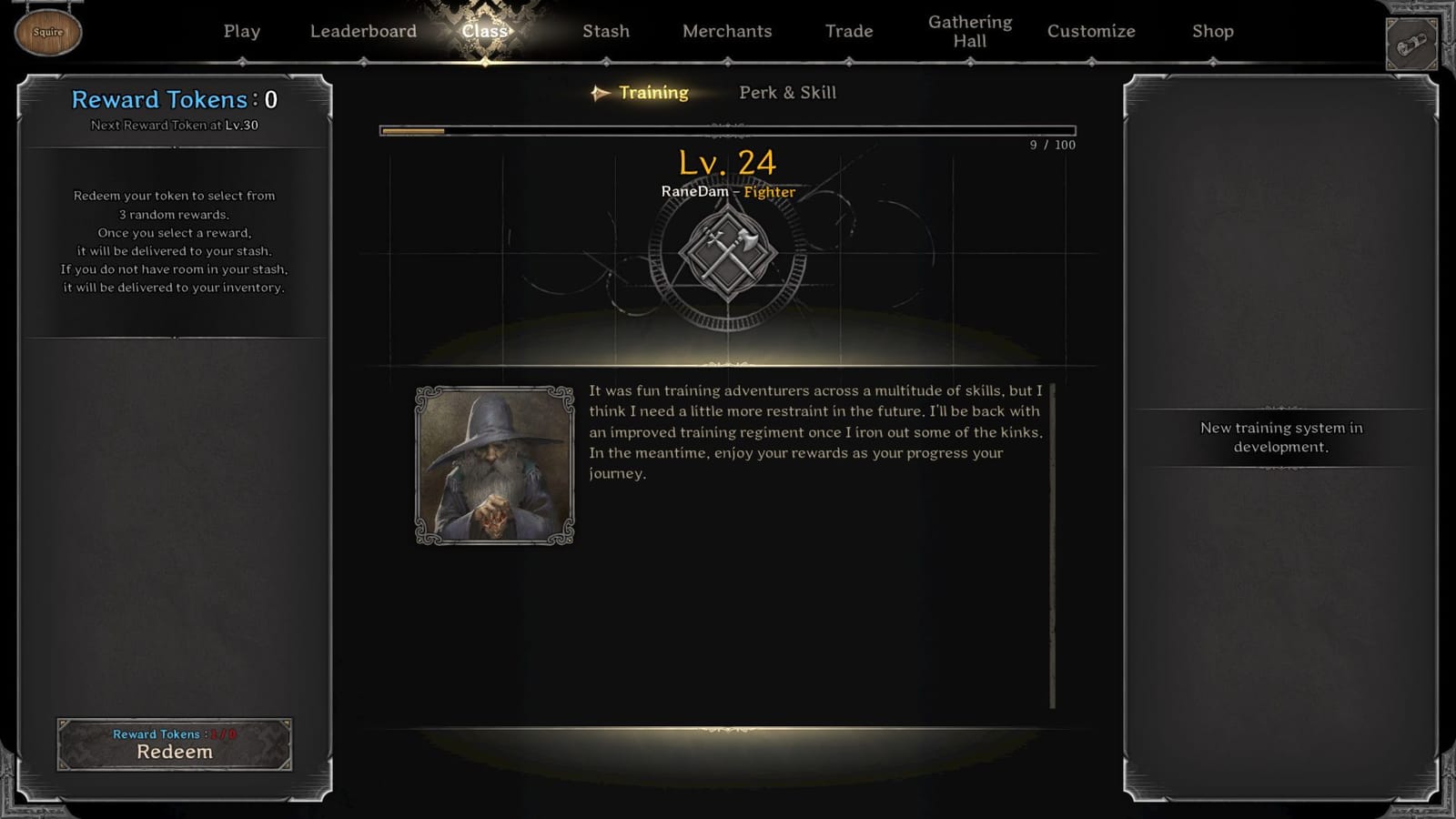Open the Leaderboard screen
This screenshot has height=819, width=1456.
(363, 30)
